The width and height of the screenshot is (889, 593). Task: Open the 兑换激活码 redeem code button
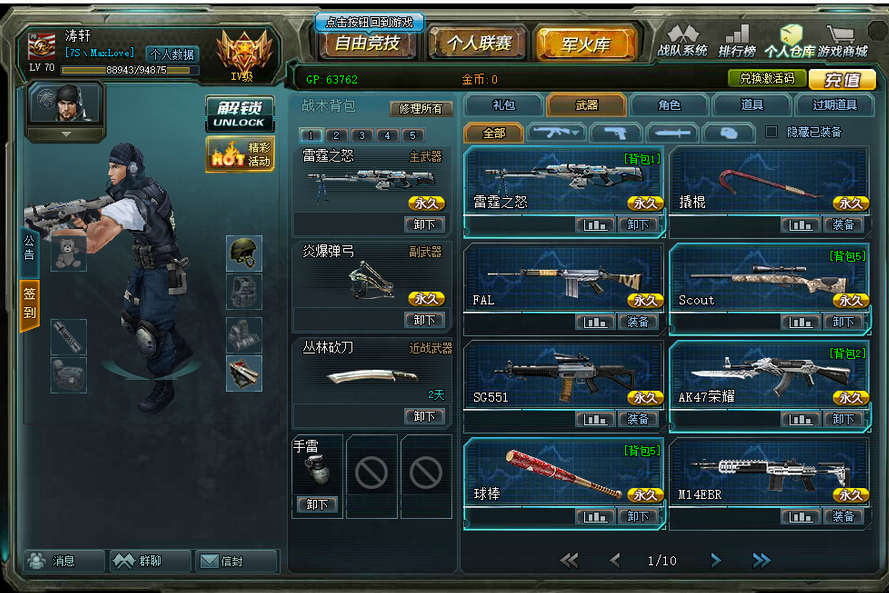click(766, 79)
